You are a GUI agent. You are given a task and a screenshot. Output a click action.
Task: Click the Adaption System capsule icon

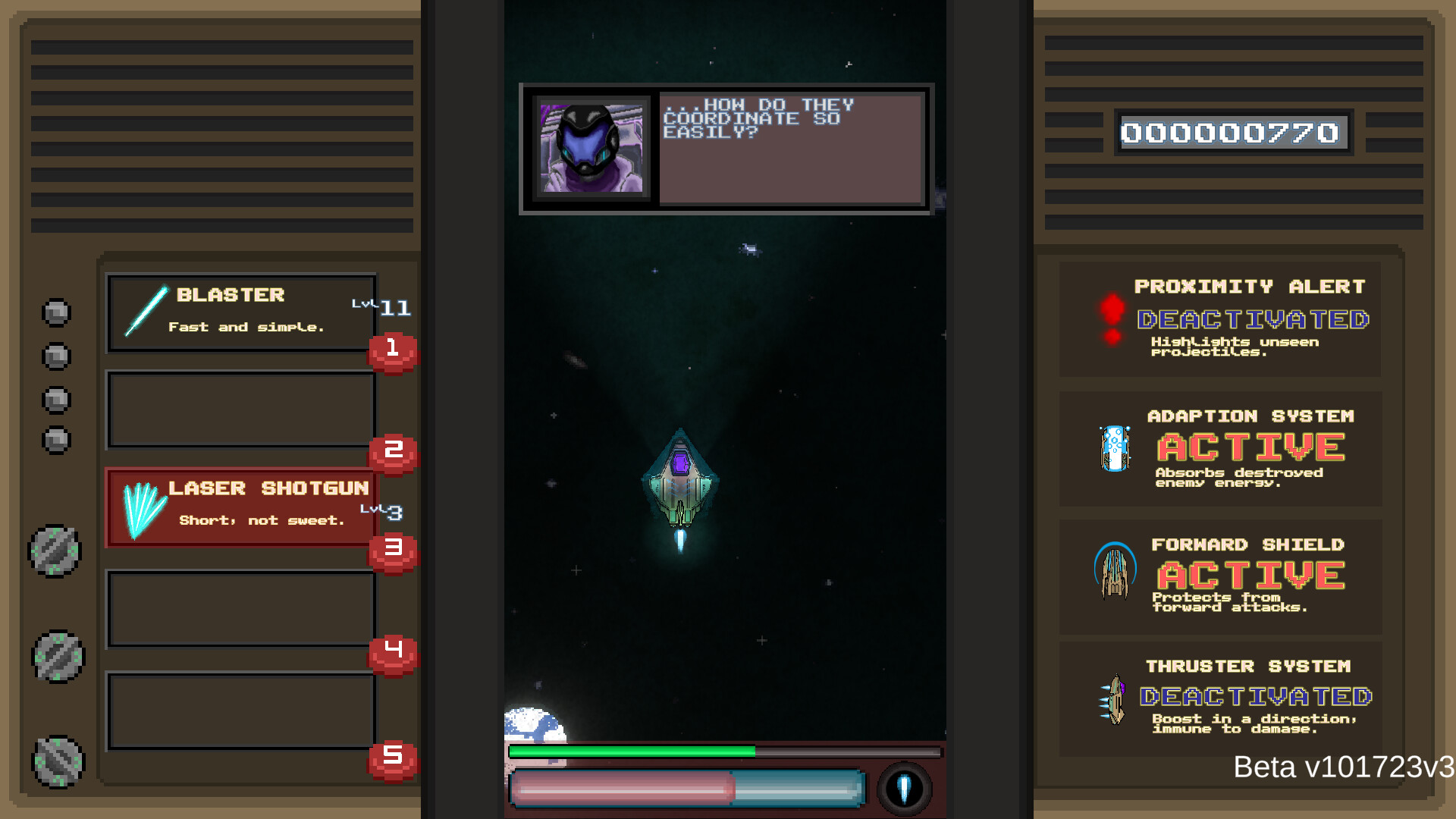tap(1114, 447)
